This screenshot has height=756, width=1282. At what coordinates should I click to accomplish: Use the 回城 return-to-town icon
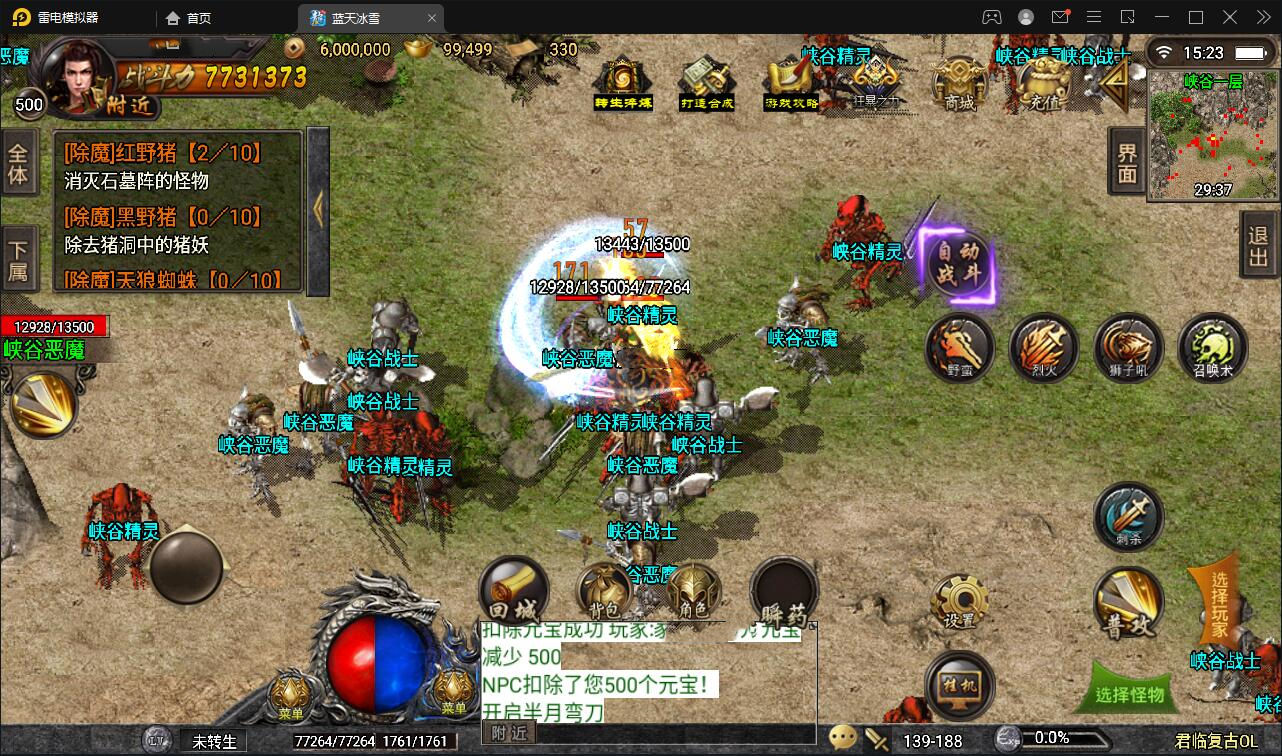click(x=513, y=590)
